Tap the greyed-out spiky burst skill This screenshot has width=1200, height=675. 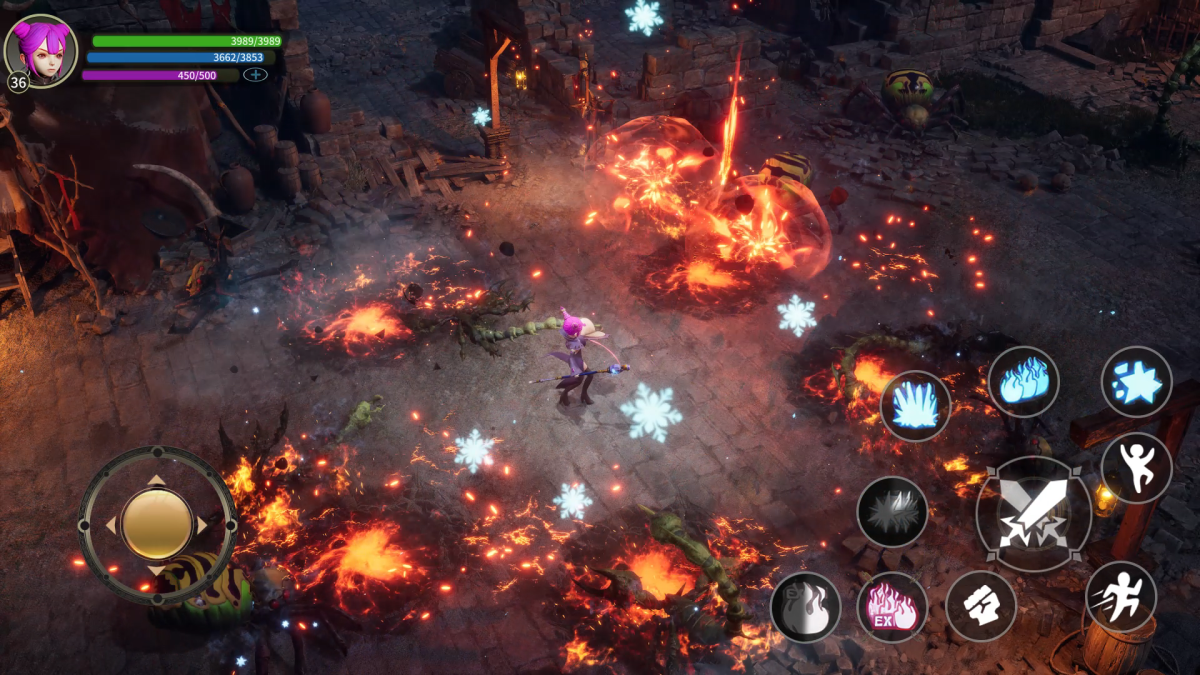[x=892, y=511]
